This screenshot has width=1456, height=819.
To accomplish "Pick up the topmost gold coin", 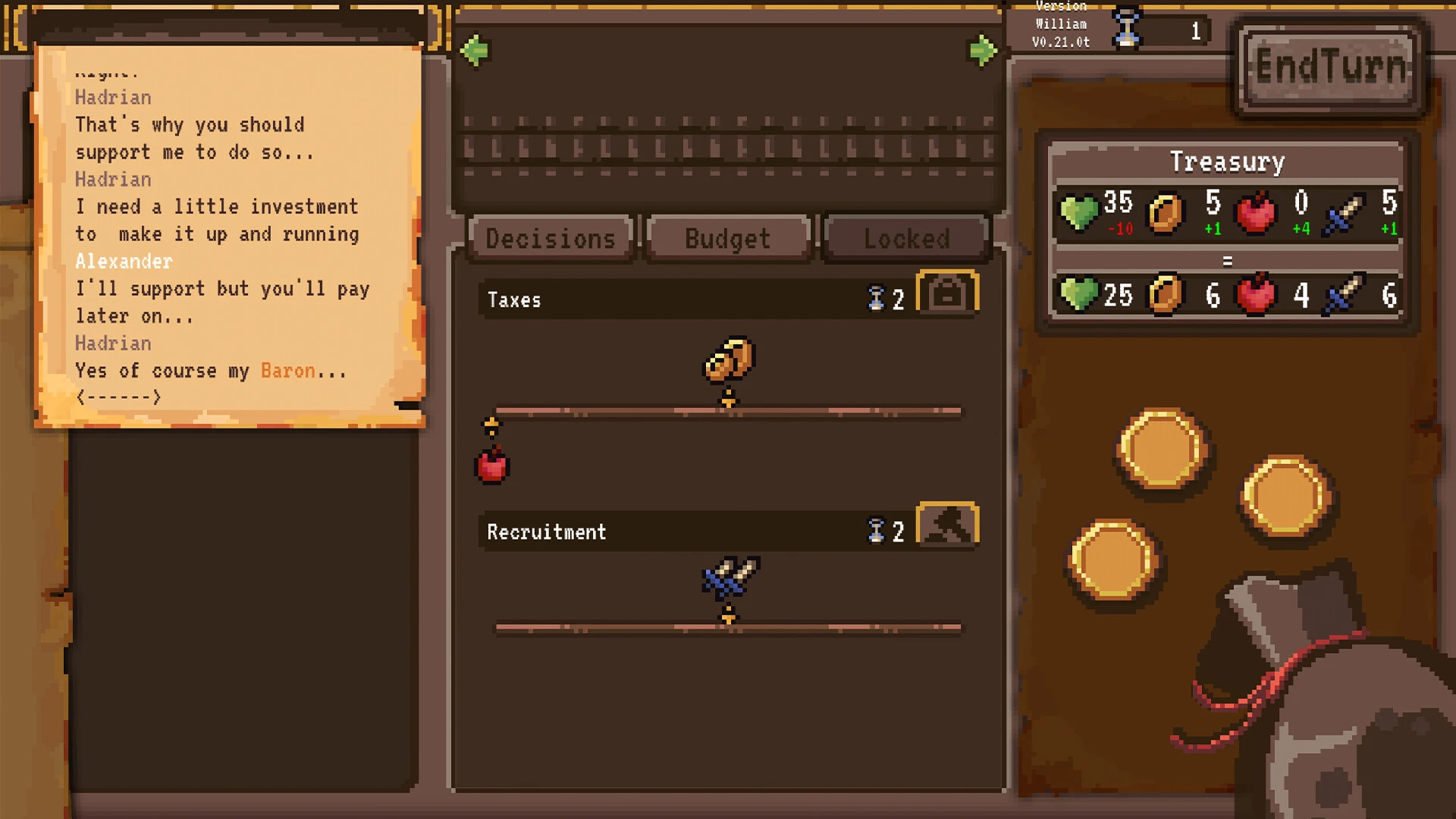I will [1161, 449].
